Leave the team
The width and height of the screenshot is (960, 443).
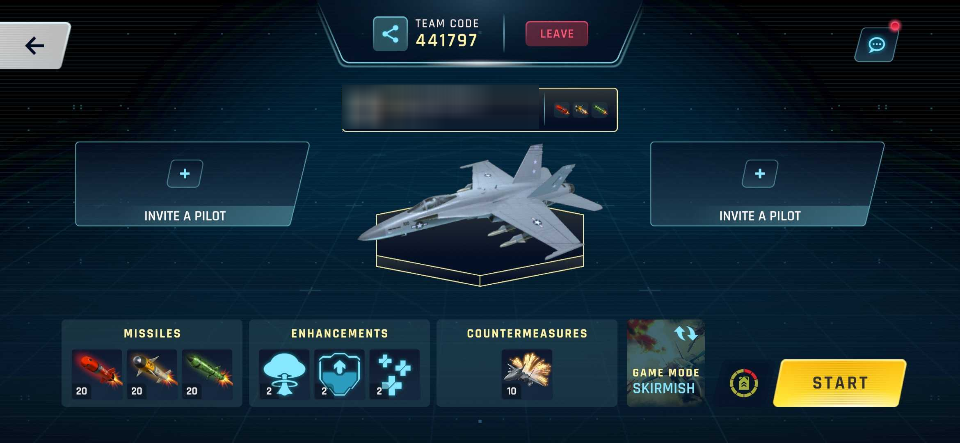557,33
